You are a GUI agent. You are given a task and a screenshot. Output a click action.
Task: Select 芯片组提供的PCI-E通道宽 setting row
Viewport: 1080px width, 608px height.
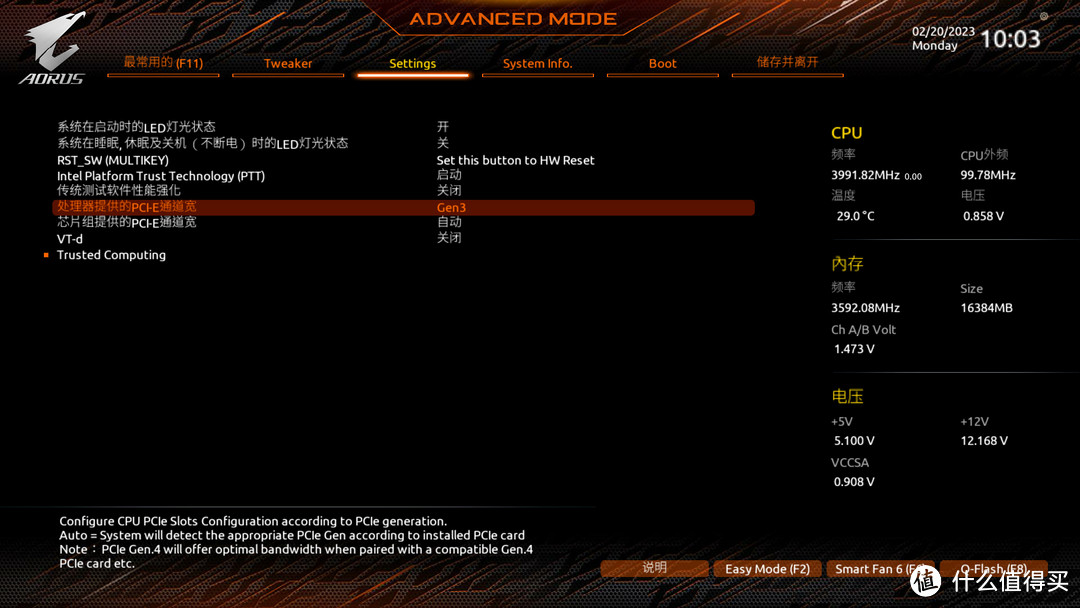coord(127,222)
